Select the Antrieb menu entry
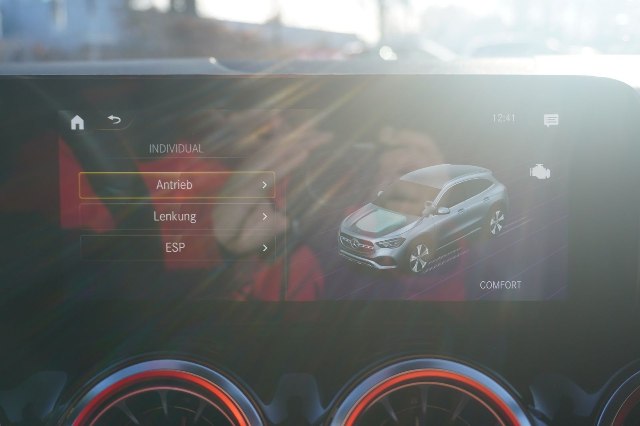 coord(176,185)
